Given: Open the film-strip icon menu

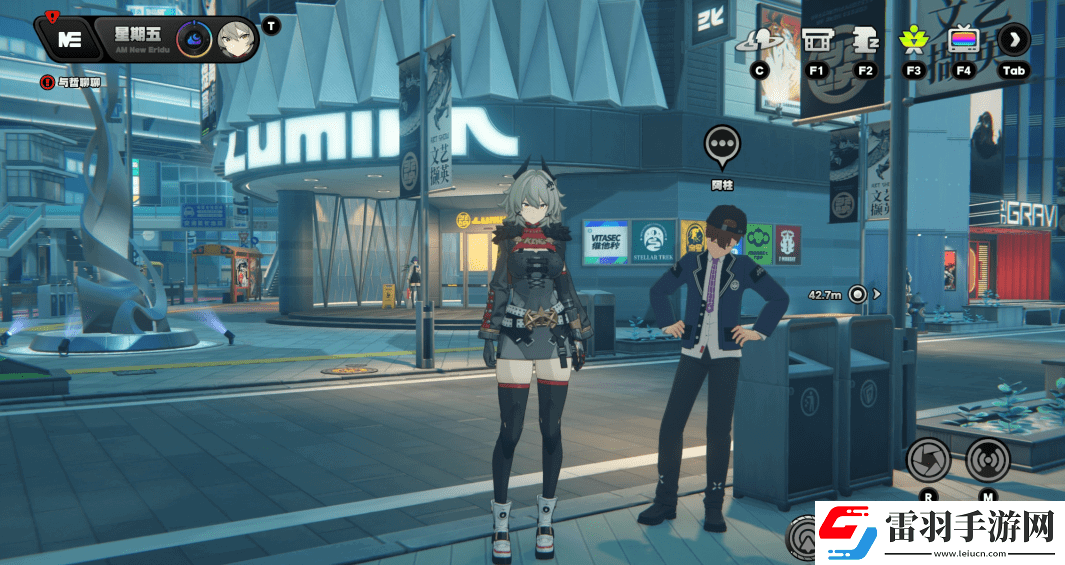Looking at the screenshot, I should point(816,40).
